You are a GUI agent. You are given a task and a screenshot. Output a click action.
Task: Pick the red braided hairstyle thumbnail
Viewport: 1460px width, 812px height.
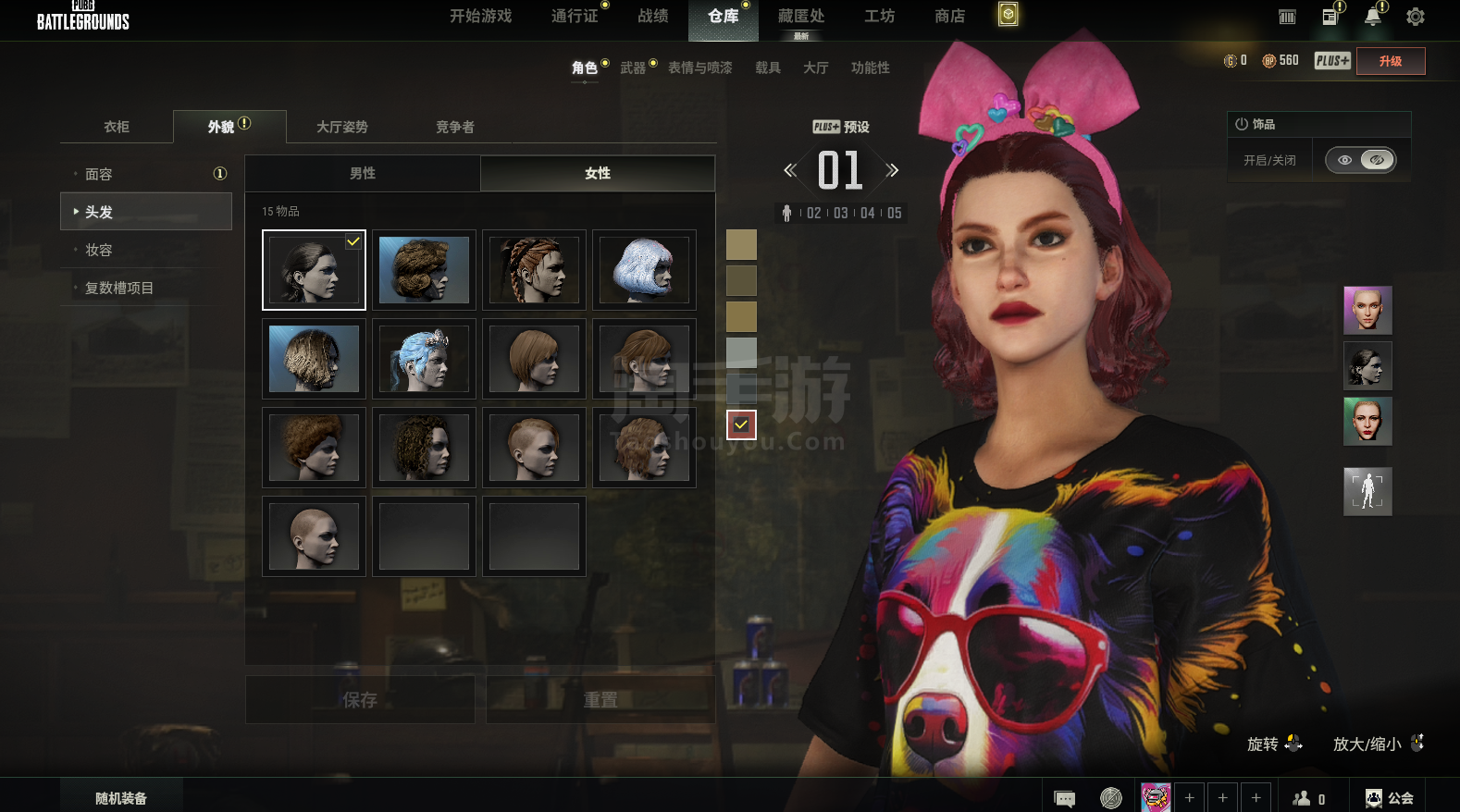coord(534,270)
